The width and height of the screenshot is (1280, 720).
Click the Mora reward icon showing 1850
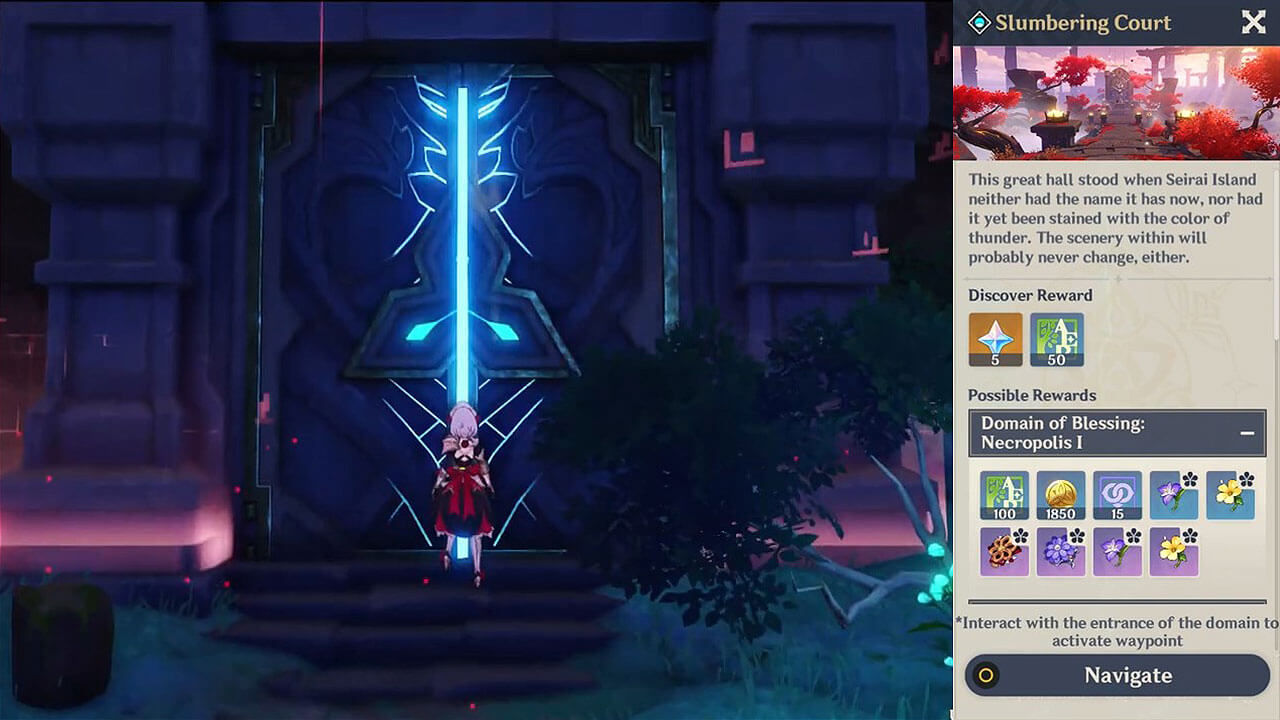pos(1061,495)
